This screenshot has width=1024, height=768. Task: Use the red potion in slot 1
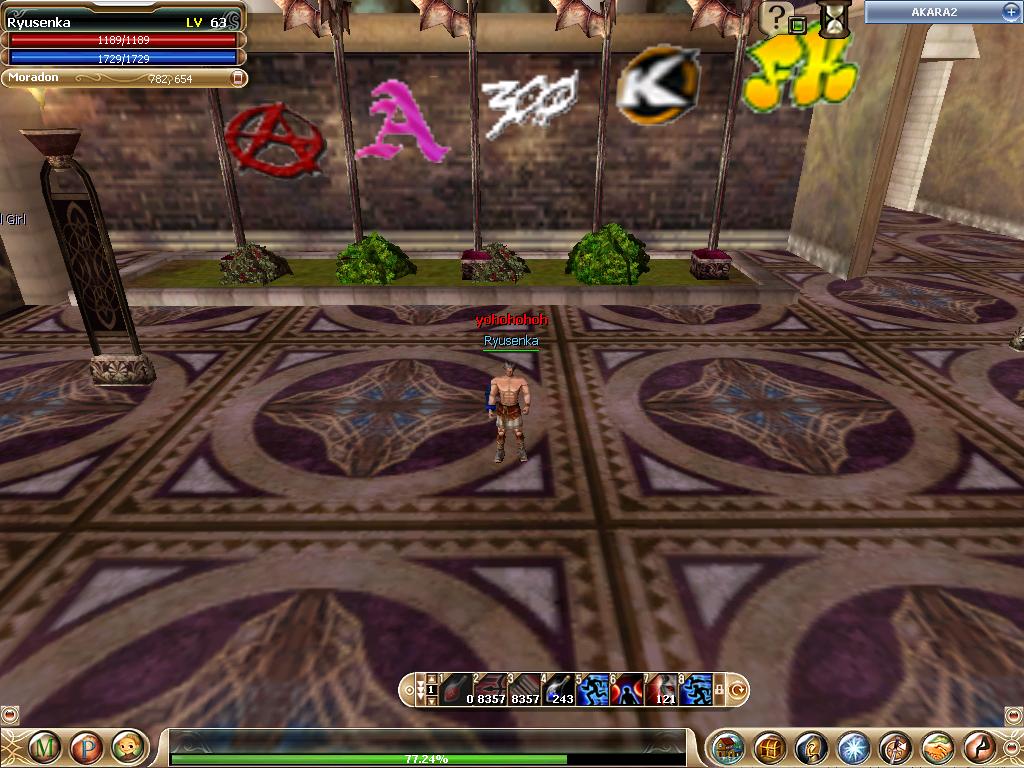[455, 689]
